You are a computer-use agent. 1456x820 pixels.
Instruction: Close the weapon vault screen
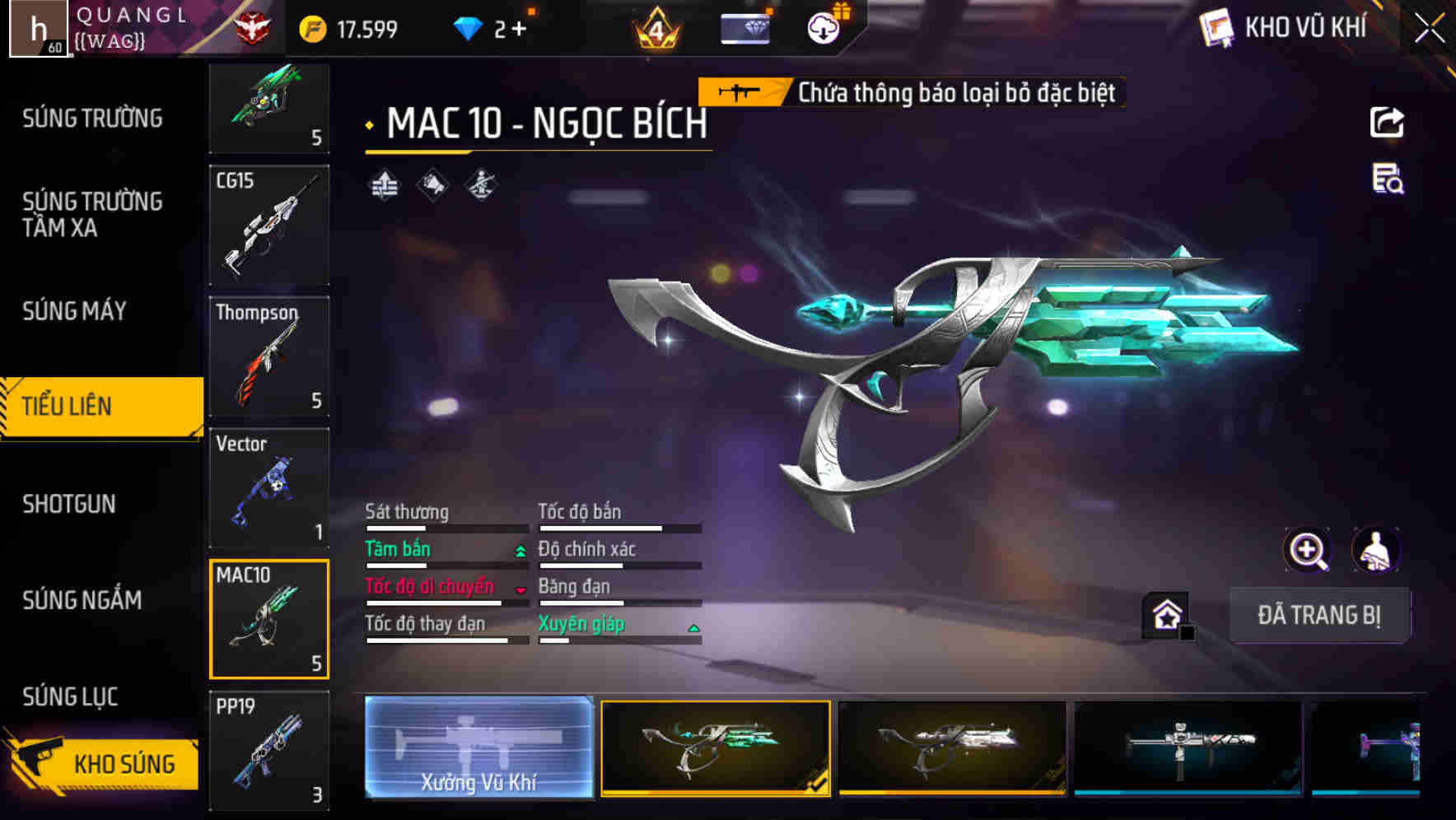(1430, 29)
